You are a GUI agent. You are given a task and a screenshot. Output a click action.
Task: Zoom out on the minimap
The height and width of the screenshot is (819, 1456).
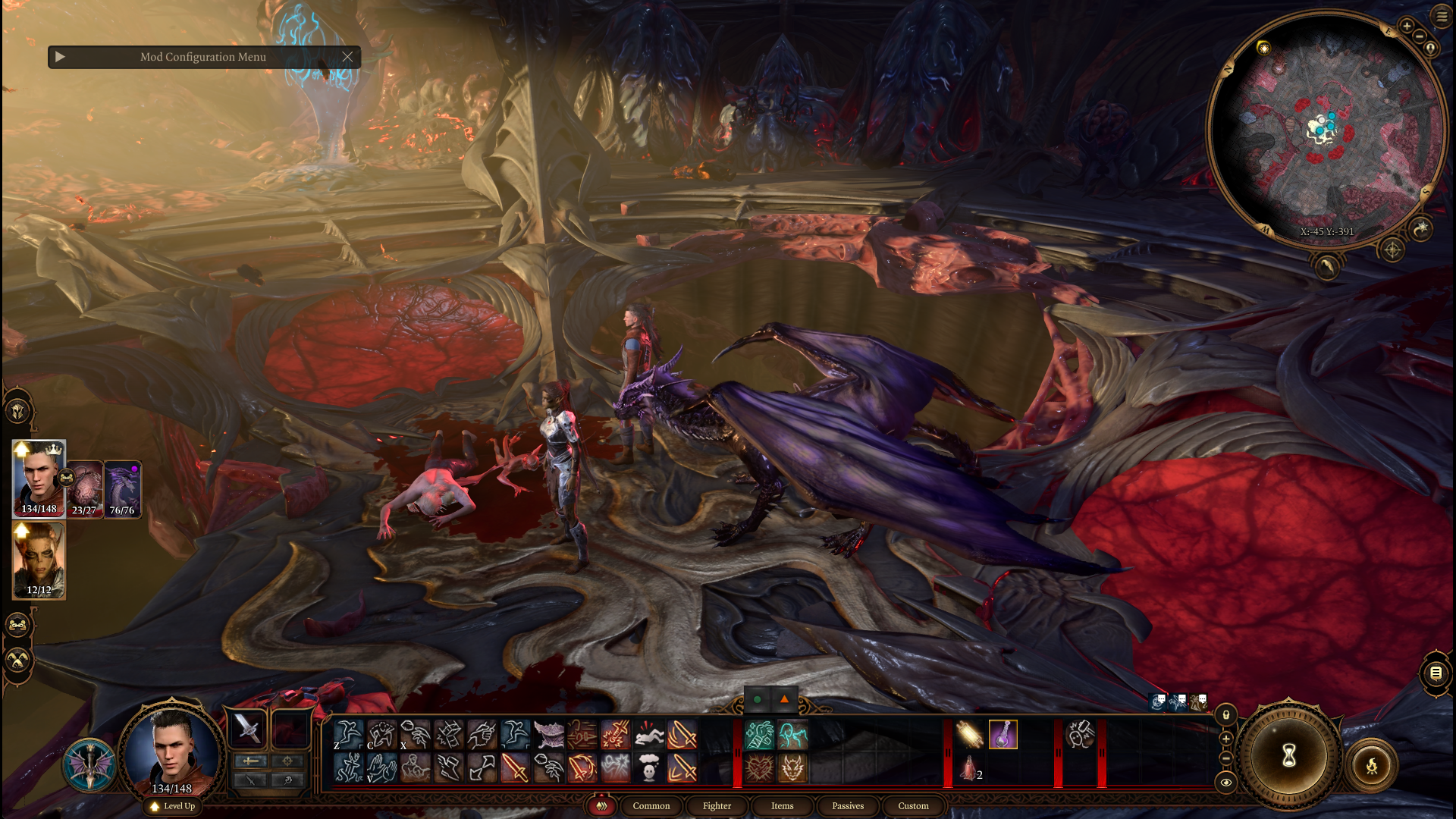coord(1420,36)
